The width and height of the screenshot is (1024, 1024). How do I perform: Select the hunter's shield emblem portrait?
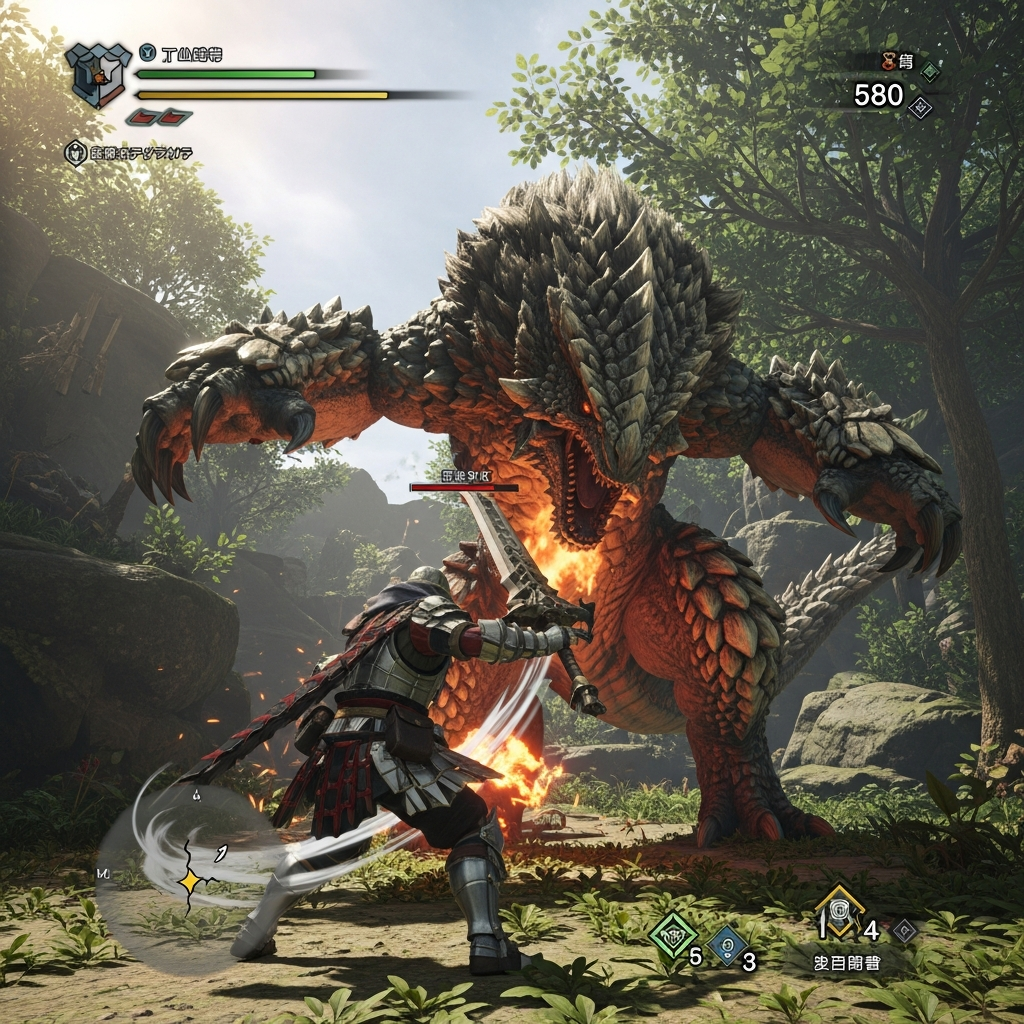(98, 74)
